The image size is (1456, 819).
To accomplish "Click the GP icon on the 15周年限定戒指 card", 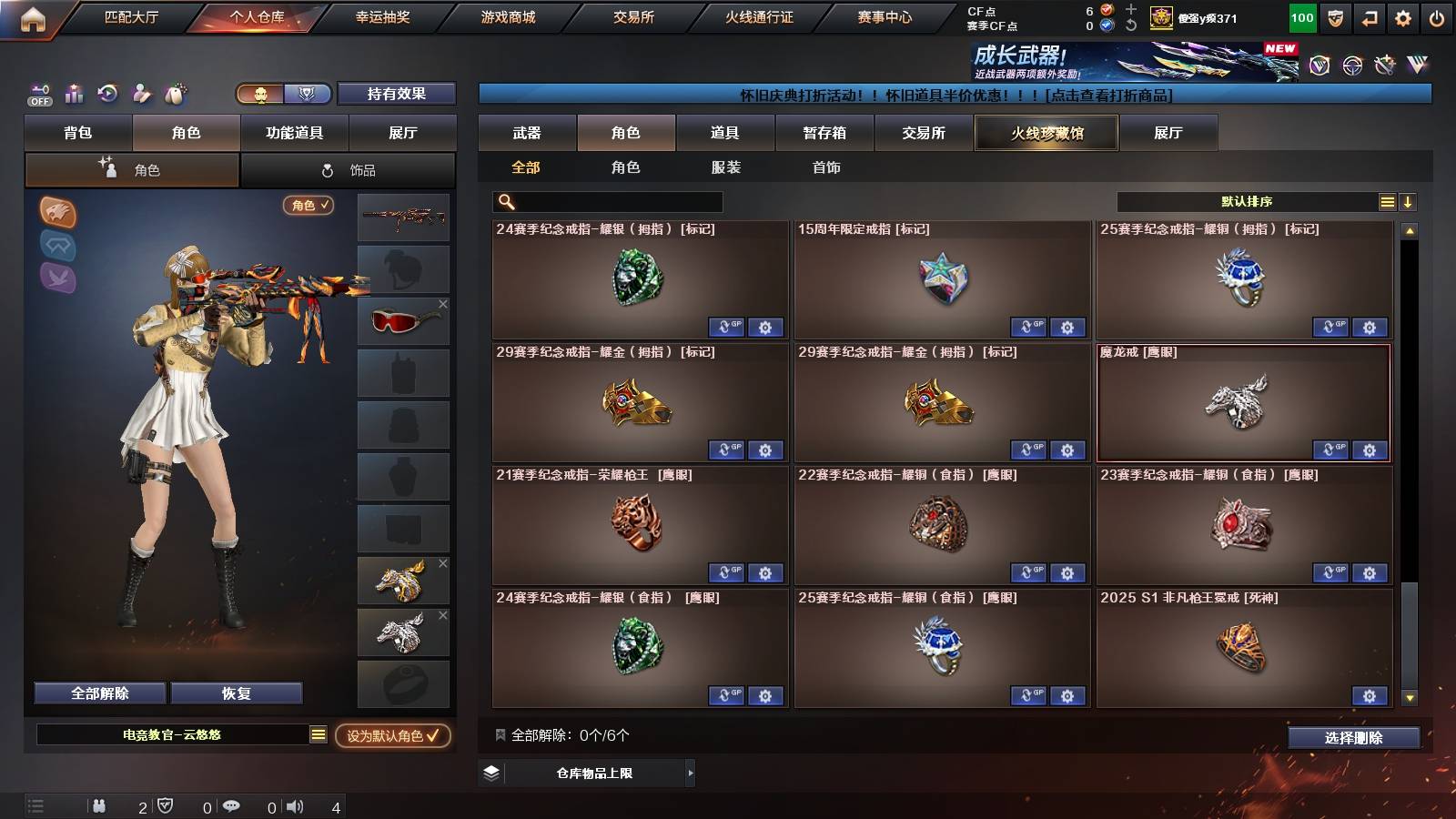I will click(x=1029, y=328).
